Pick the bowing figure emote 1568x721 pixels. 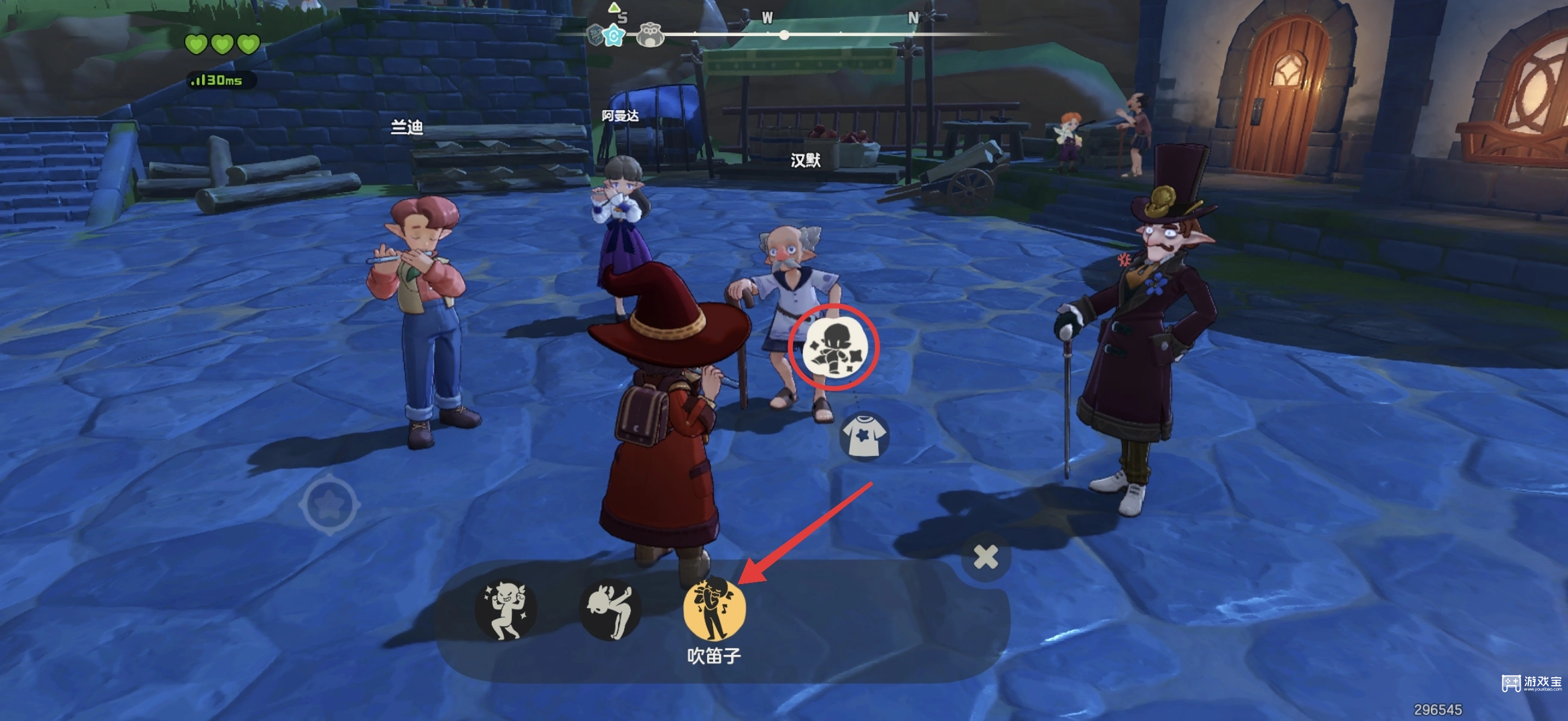coord(609,609)
